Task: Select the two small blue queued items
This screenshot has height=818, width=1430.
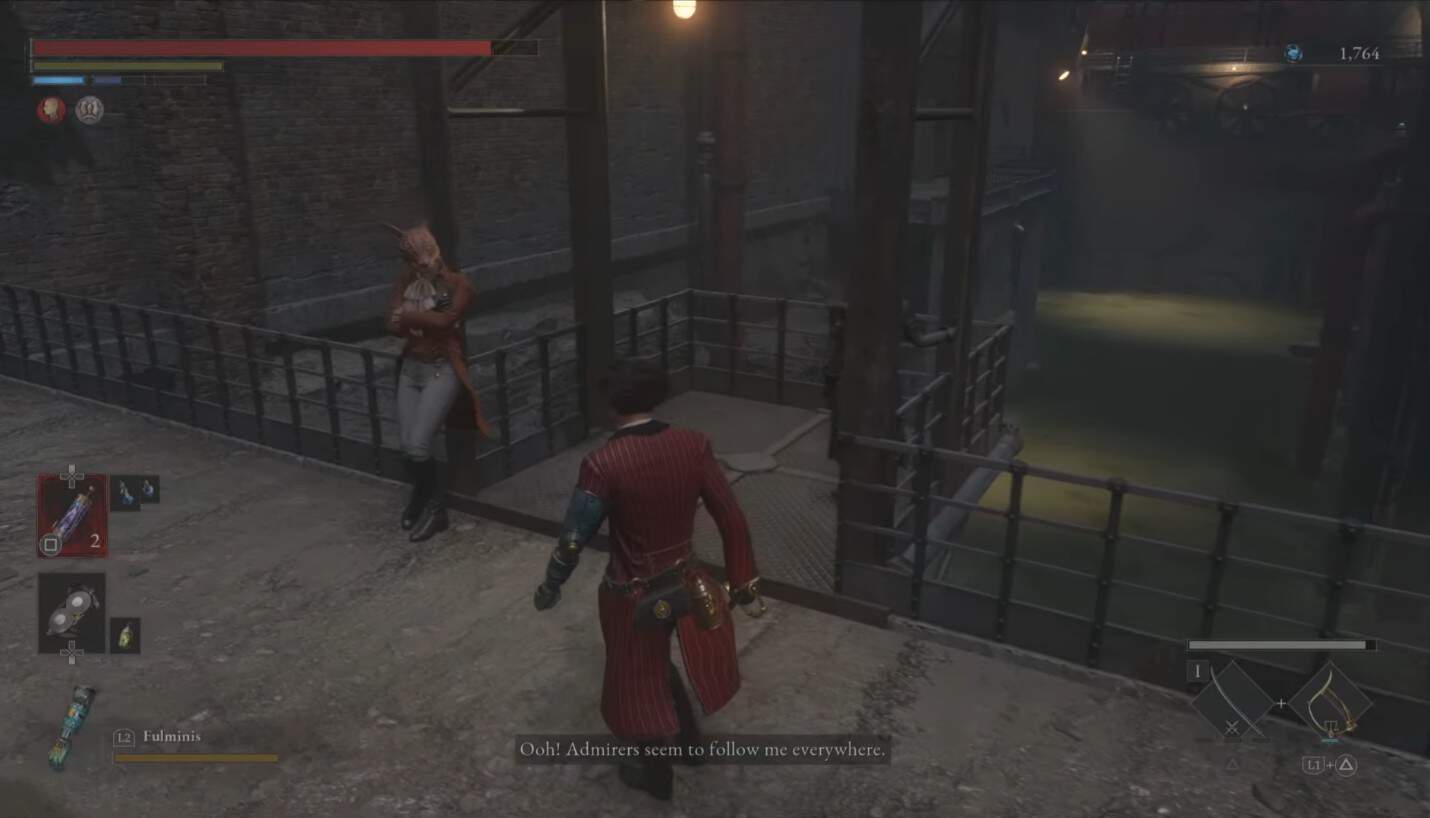Action: coord(135,490)
